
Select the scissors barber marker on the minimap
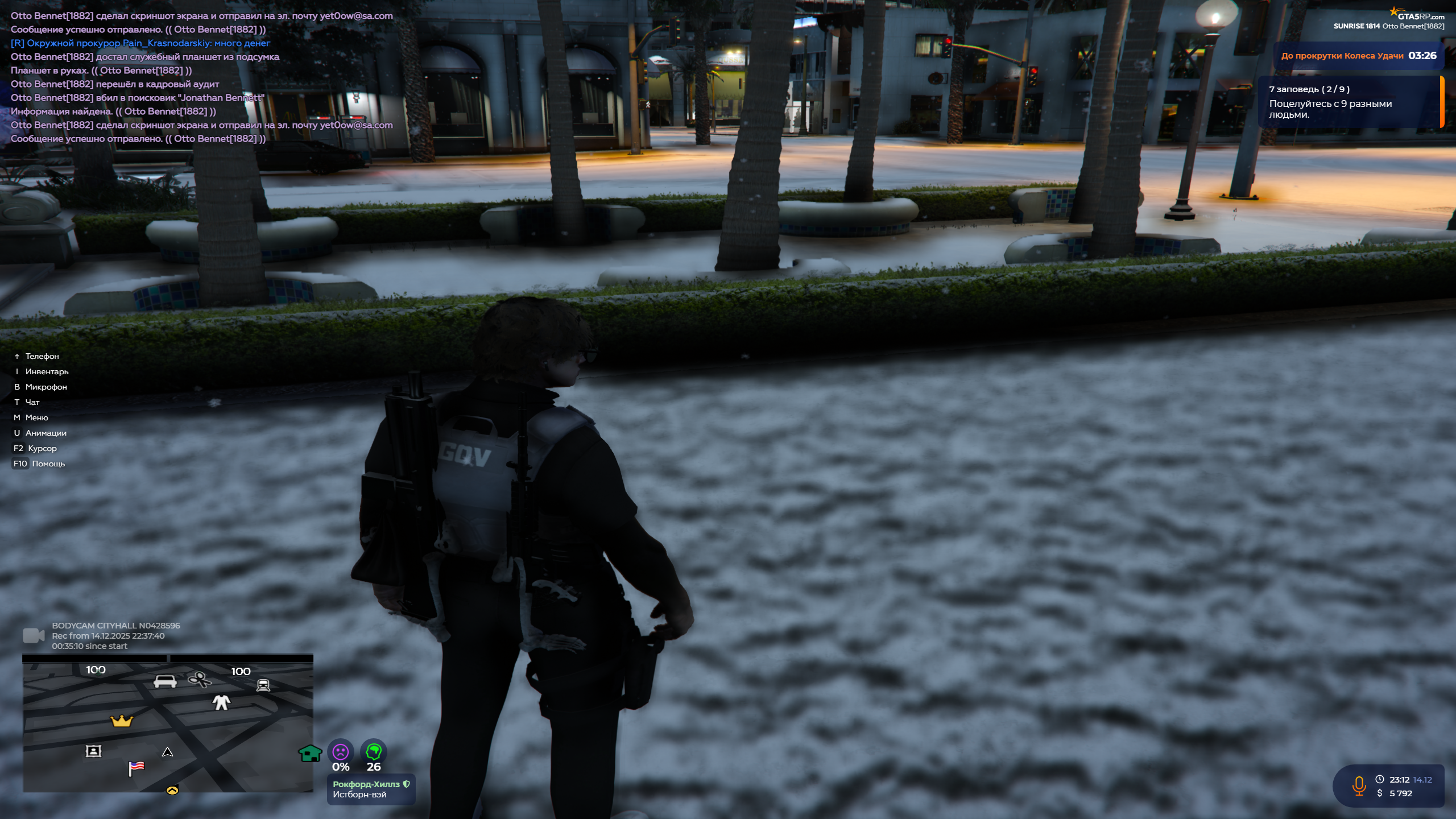(x=200, y=679)
